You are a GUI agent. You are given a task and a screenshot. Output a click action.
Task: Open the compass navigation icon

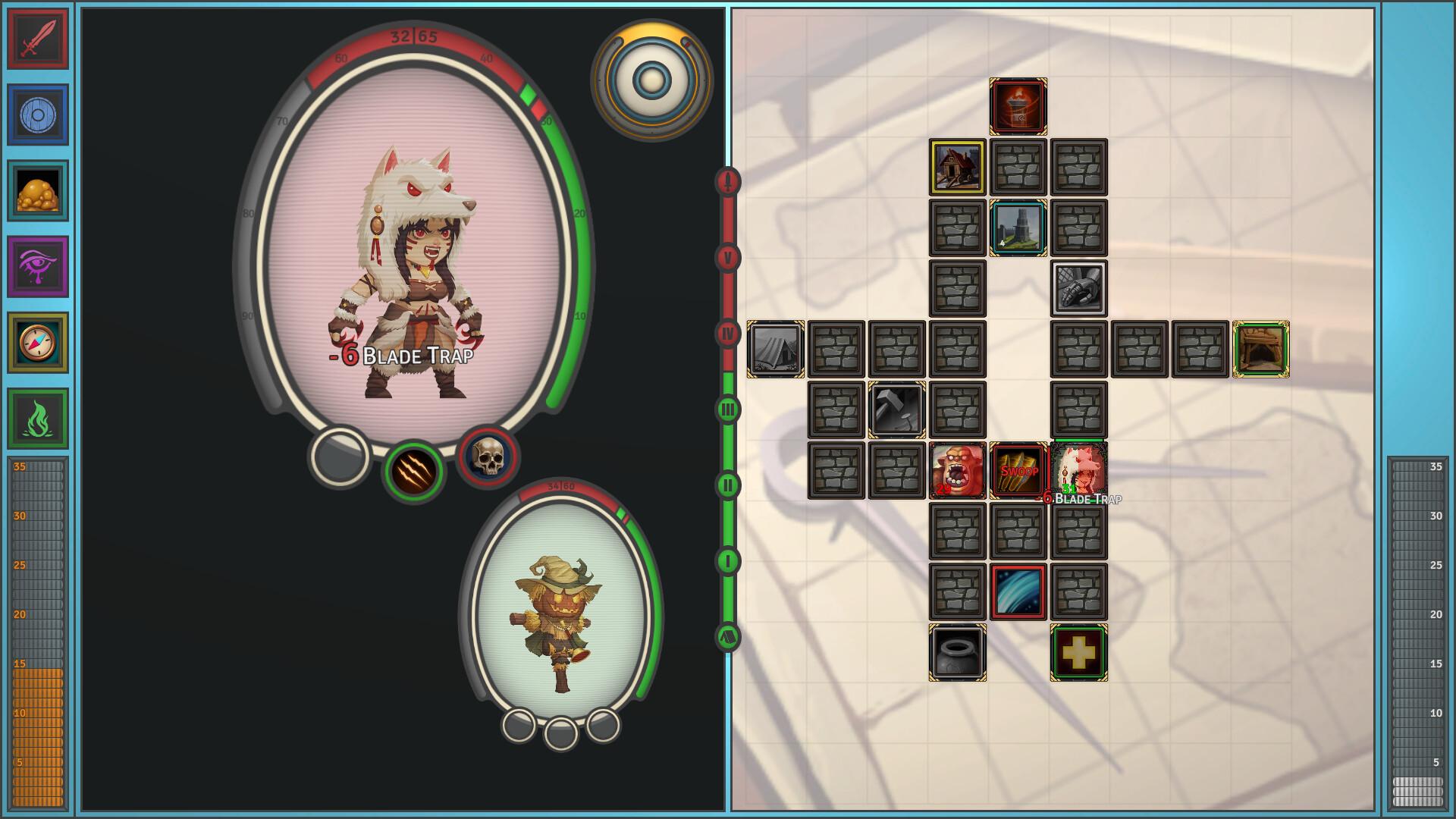click(x=38, y=342)
